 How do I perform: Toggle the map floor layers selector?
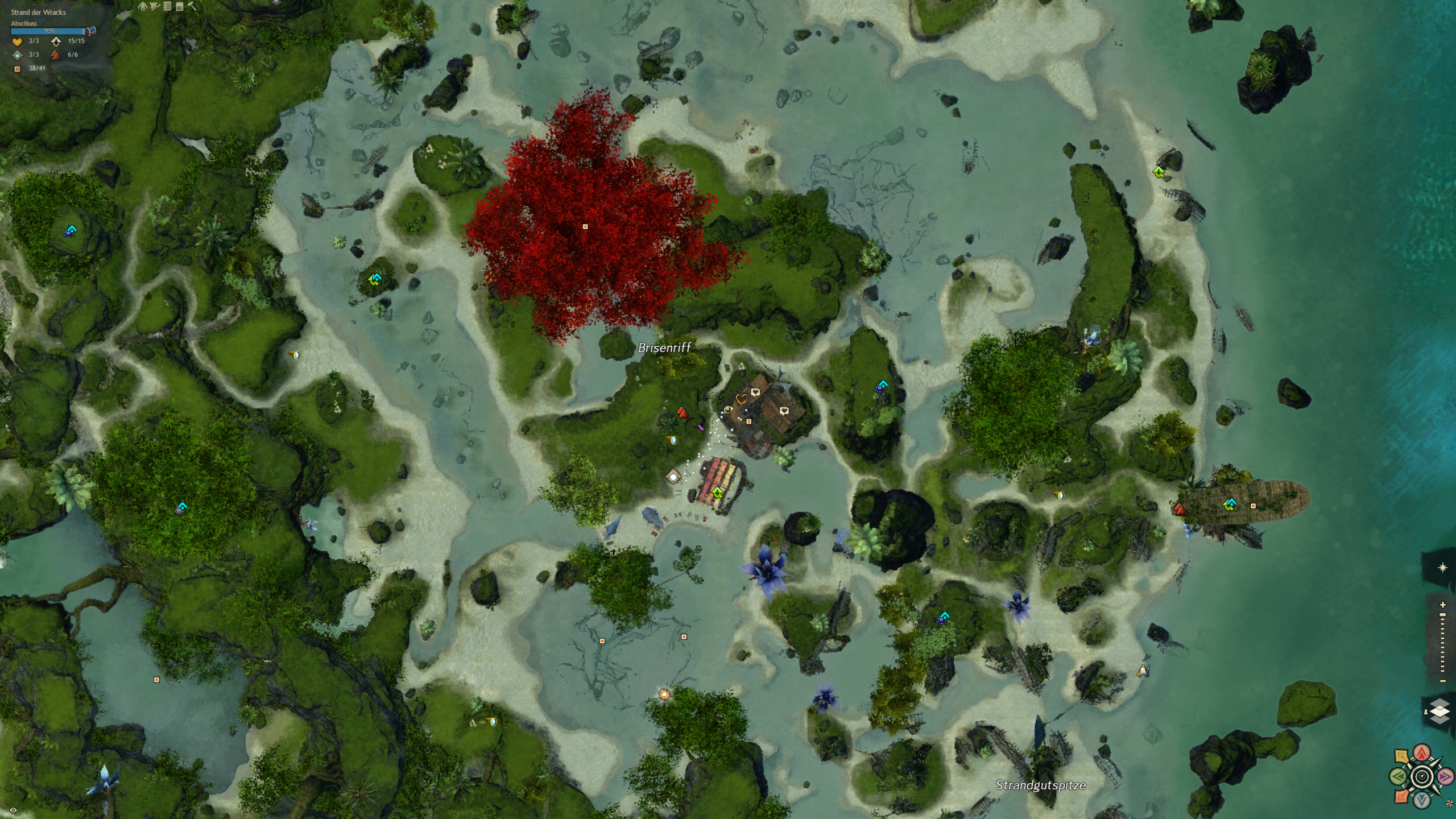point(1439,712)
